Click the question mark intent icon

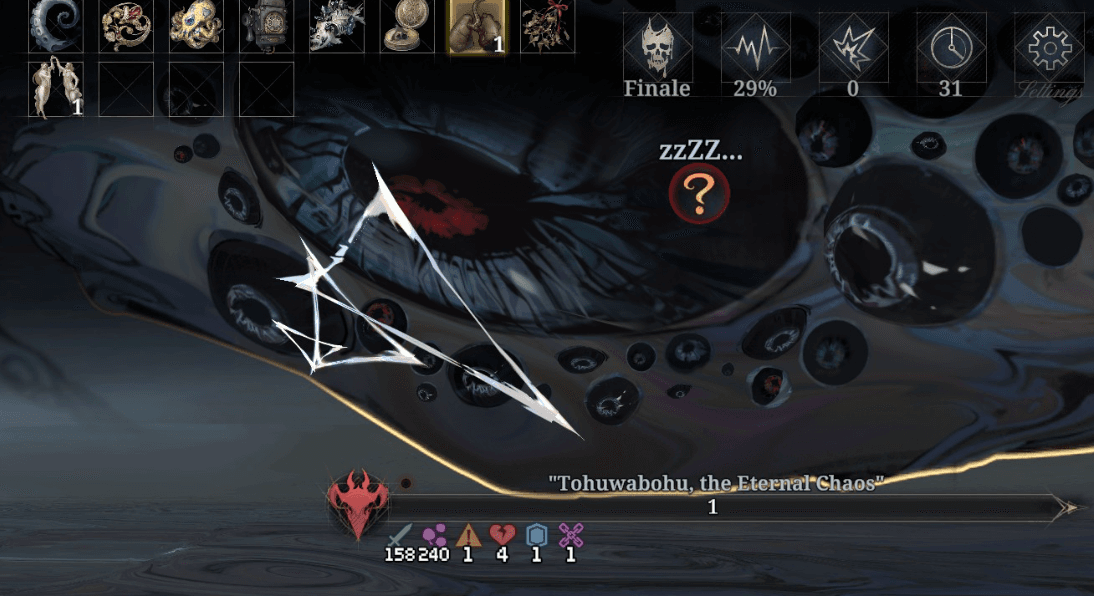[x=699, y=193]
